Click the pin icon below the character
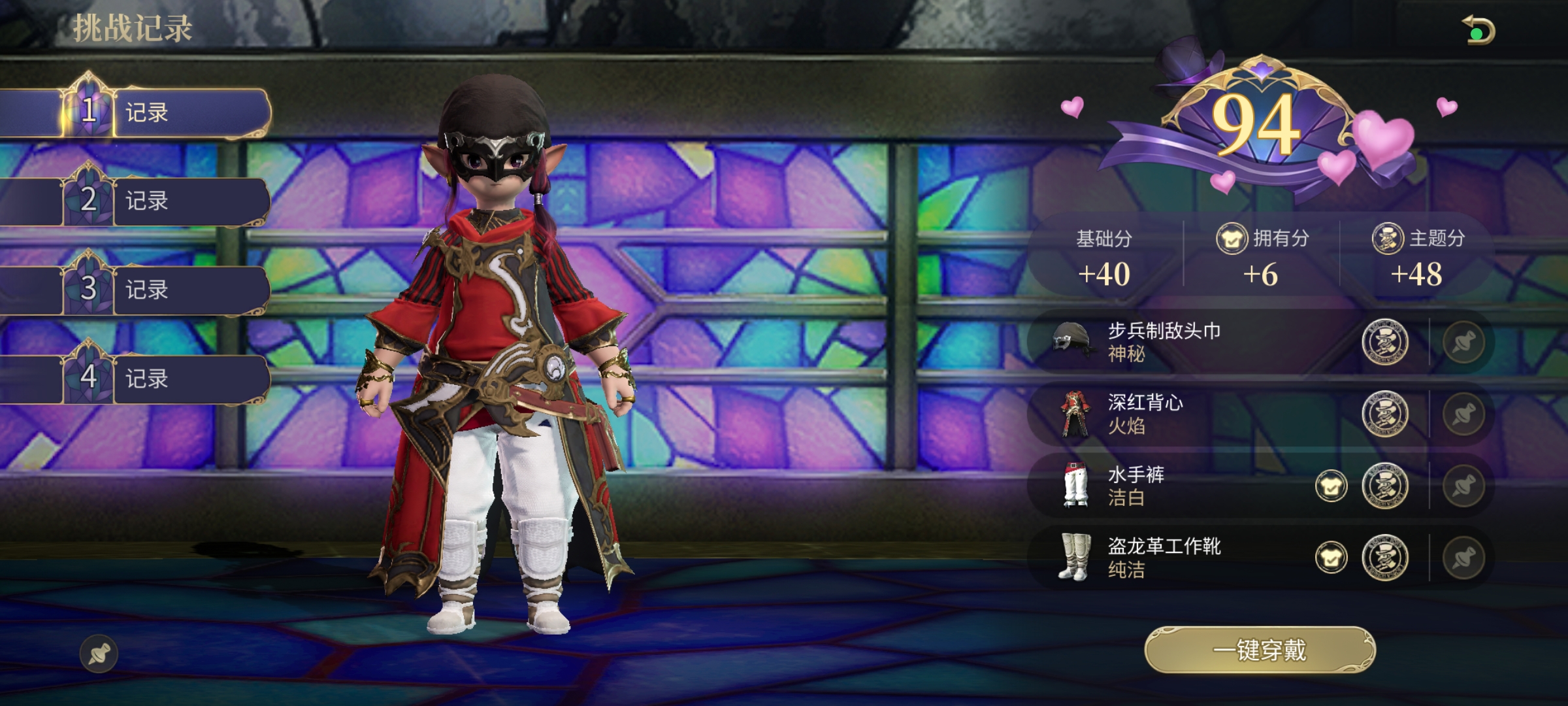 click(x=99, y=653)
